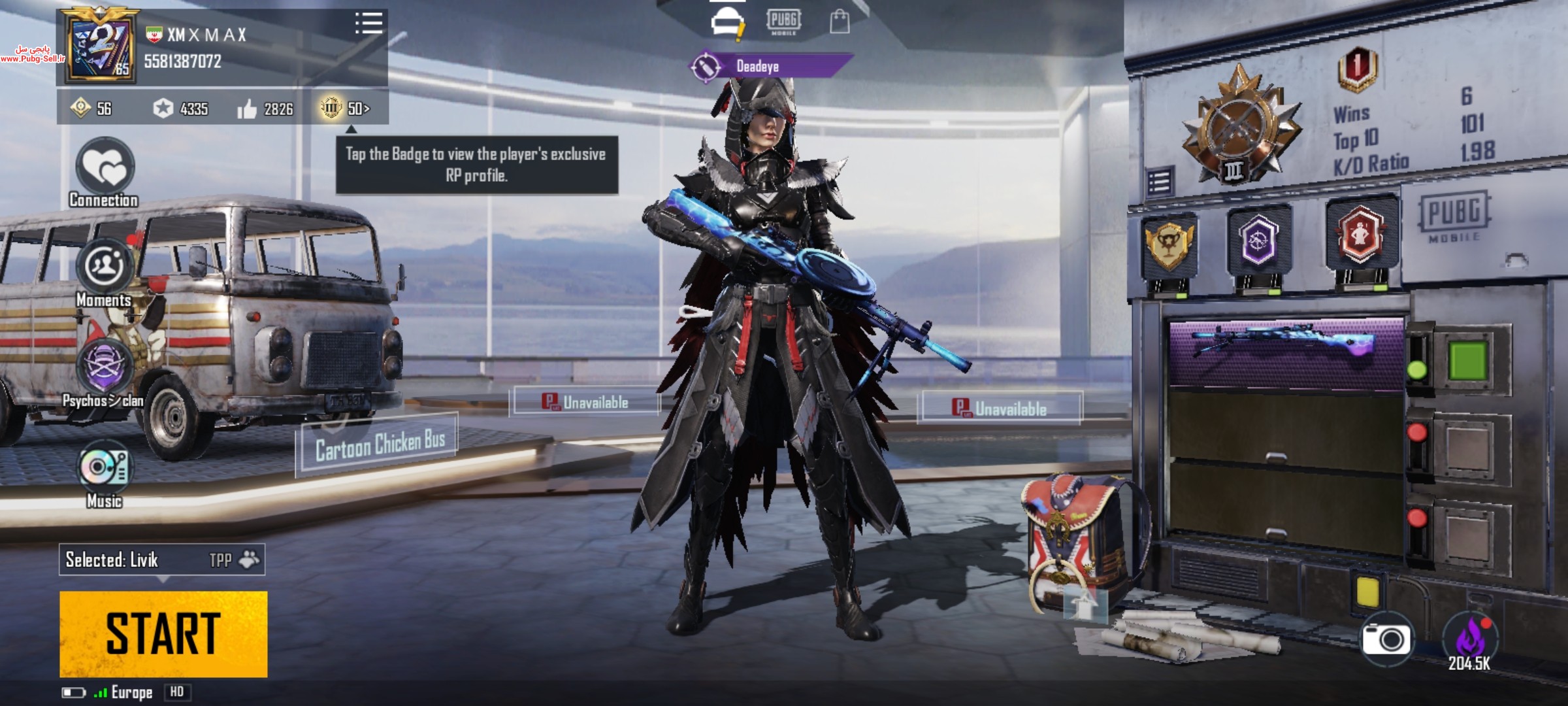The width and height of the screenshot is (1568, 706).
Task: Switch to the PUBG Mobile tab
Action: click(x=783, y=22)
